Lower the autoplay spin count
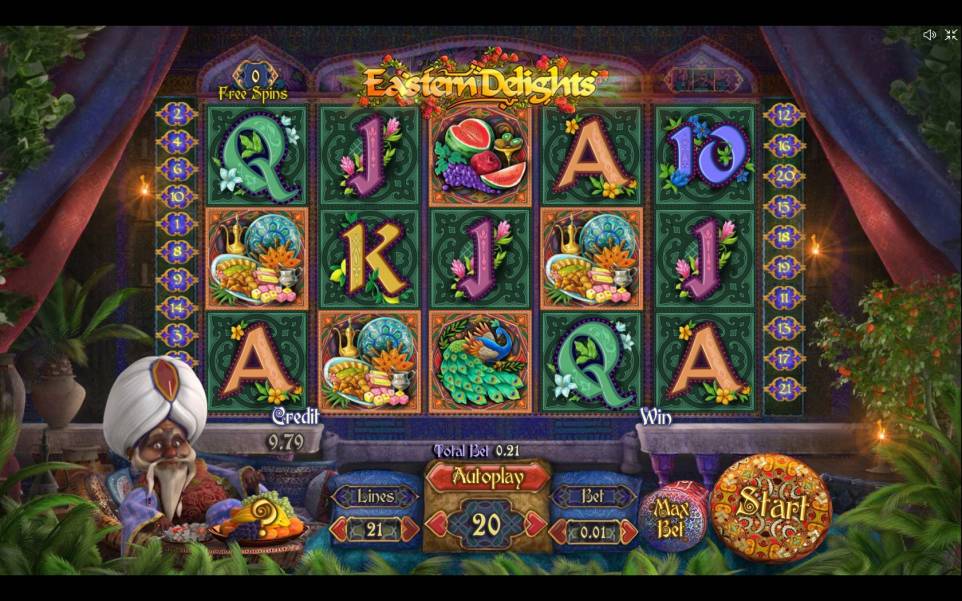This screenshot has width=962, height=601. [x=435, y=523]
